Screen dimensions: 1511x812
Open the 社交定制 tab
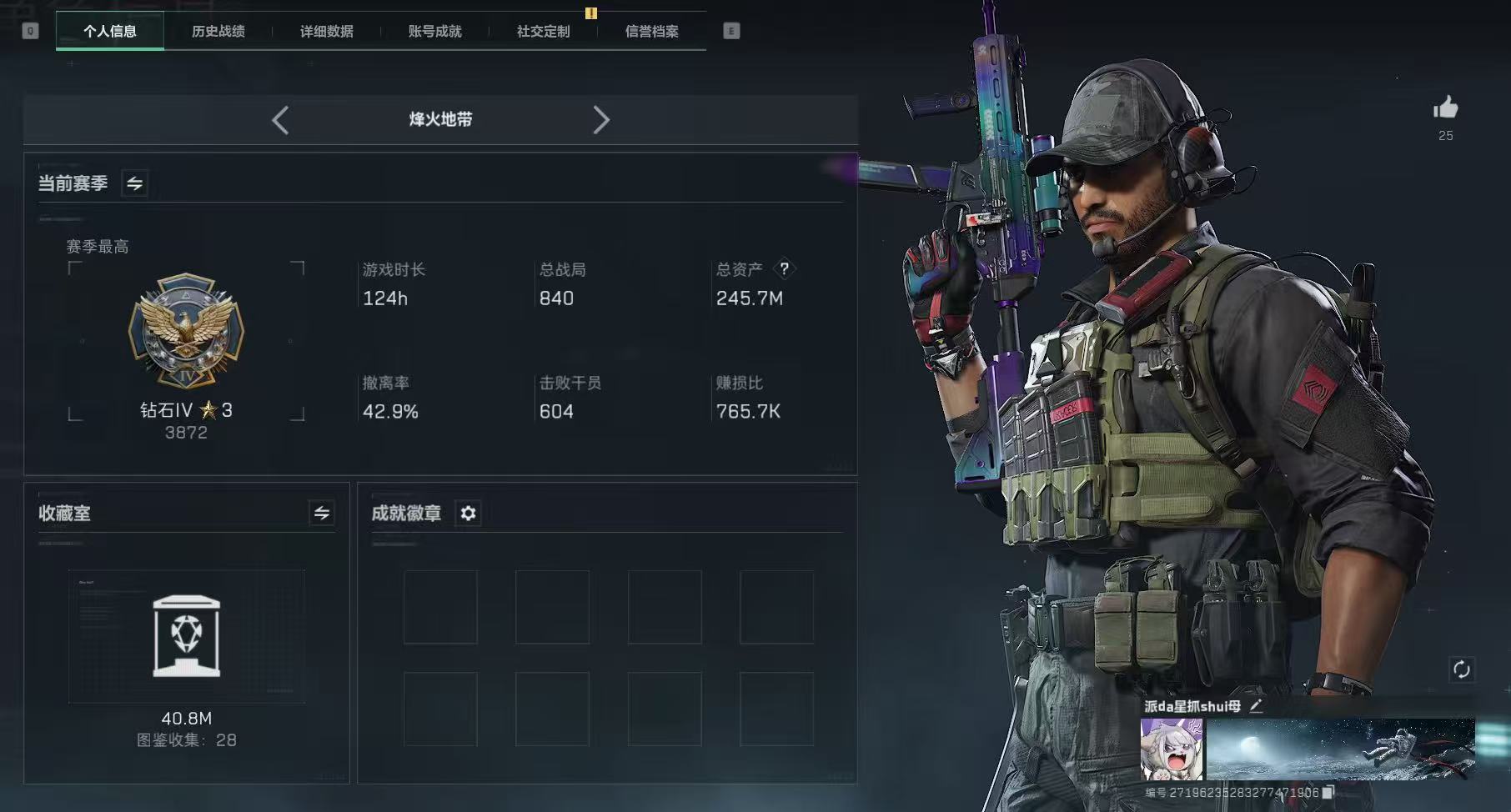click(x=544, y=32)
